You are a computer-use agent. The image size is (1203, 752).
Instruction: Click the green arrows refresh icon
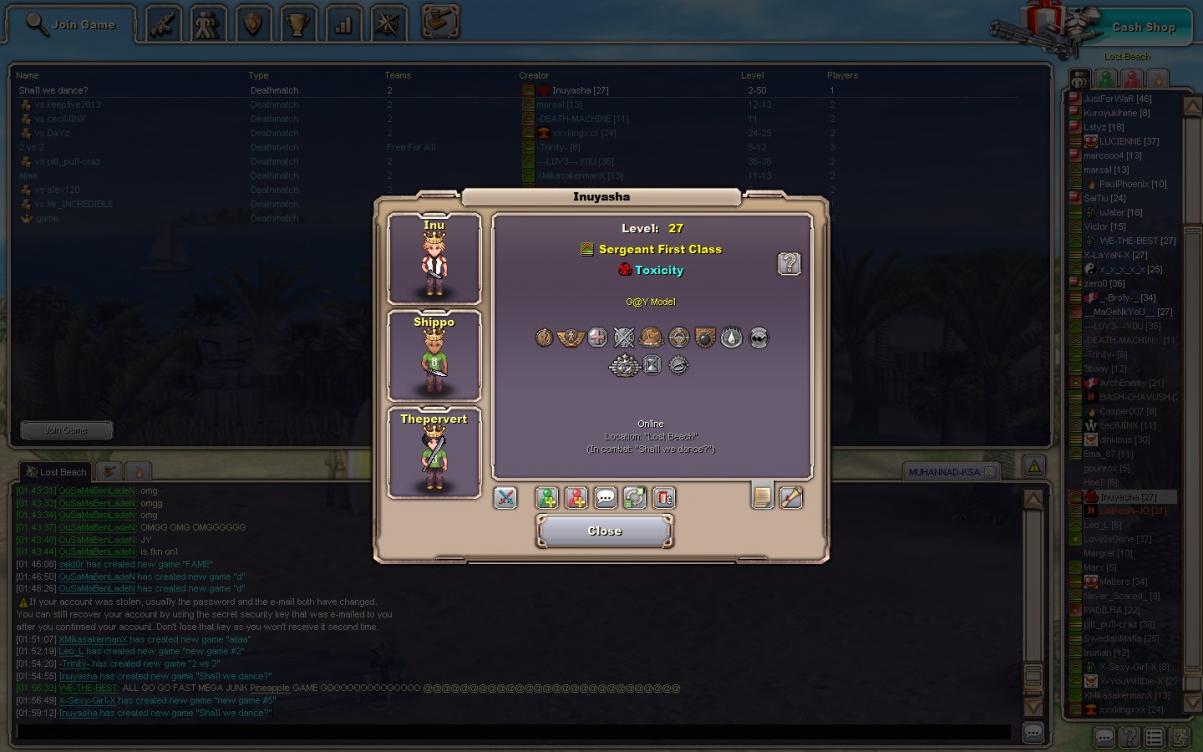point(634,497)
